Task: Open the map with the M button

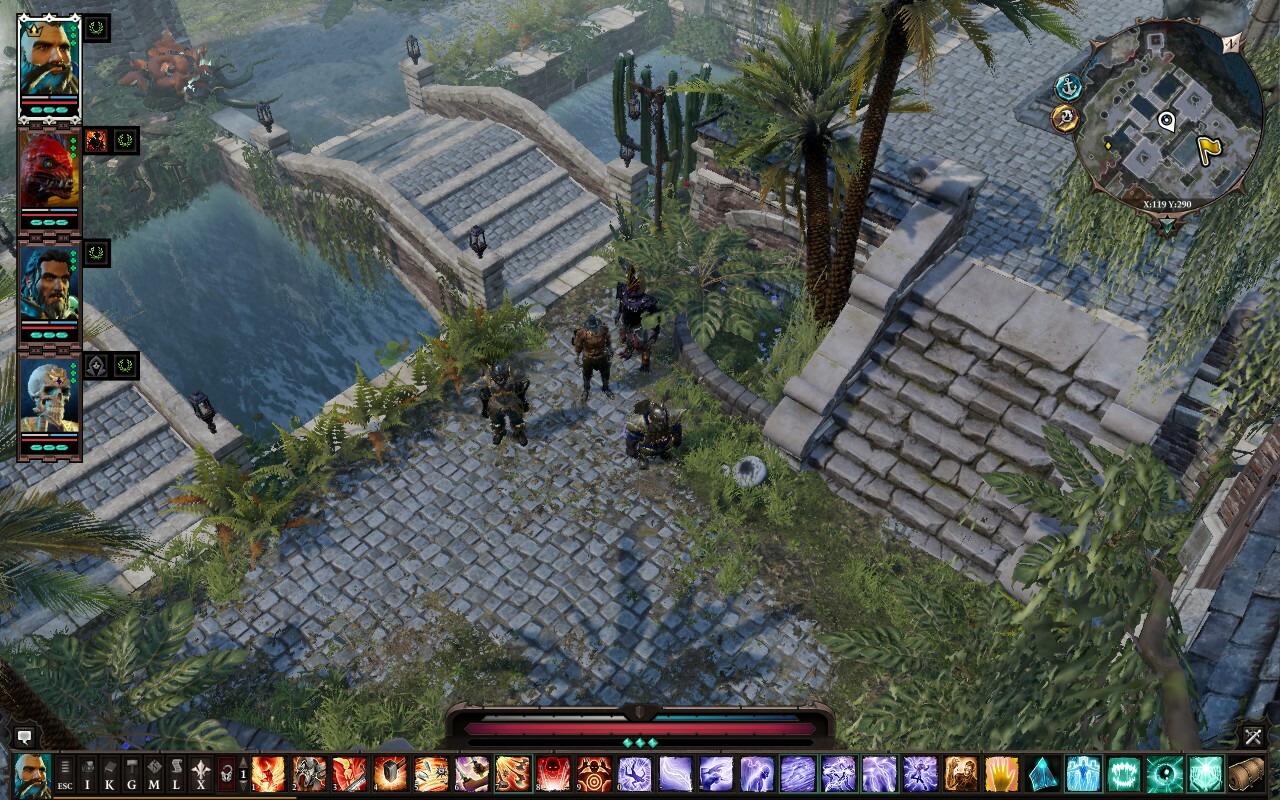Action: (154, 775)
